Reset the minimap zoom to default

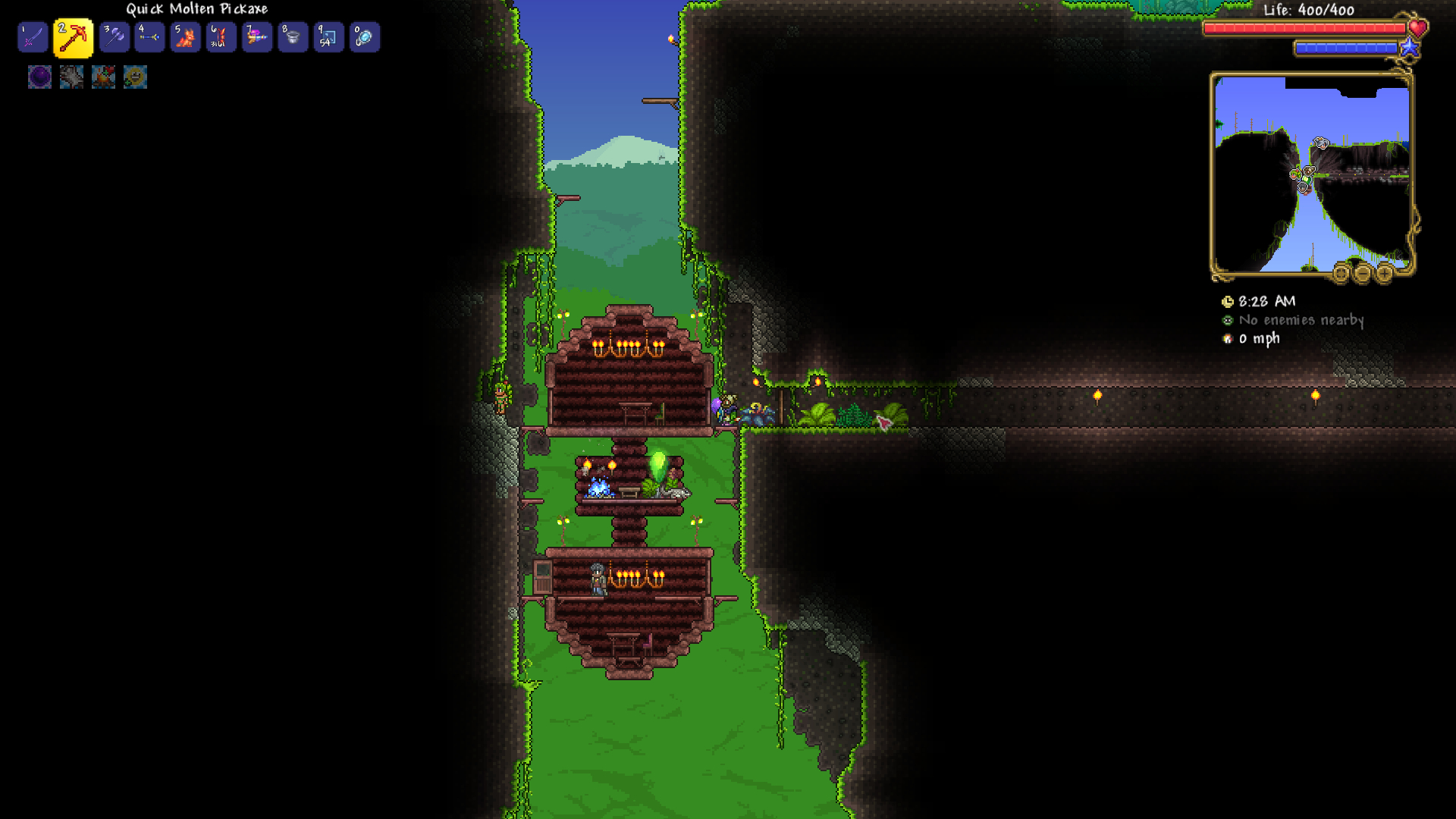(1341, 273)
